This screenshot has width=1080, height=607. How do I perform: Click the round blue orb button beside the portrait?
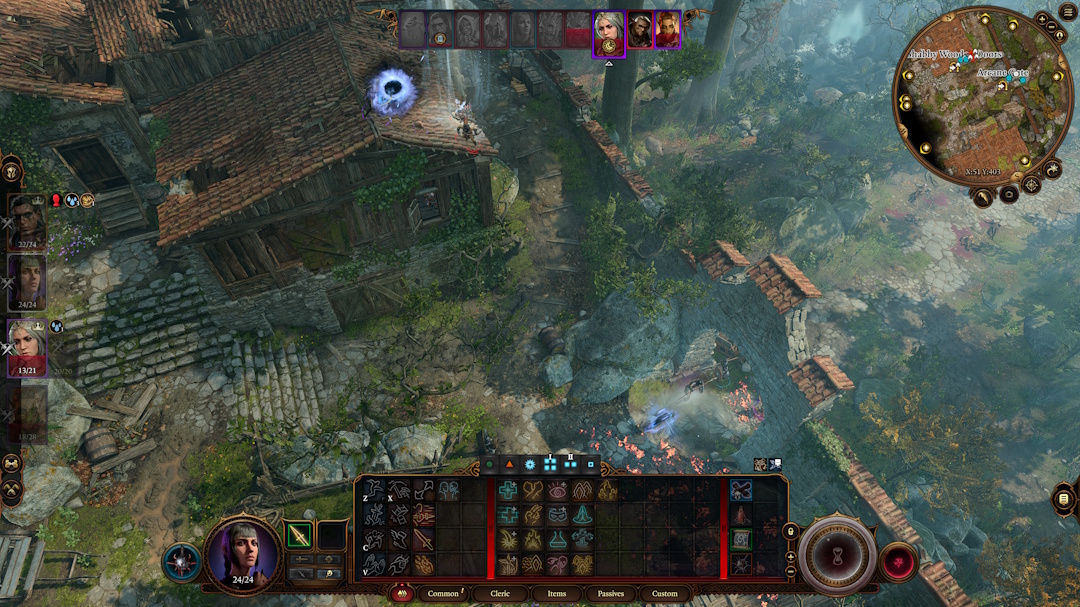(181, 563)
